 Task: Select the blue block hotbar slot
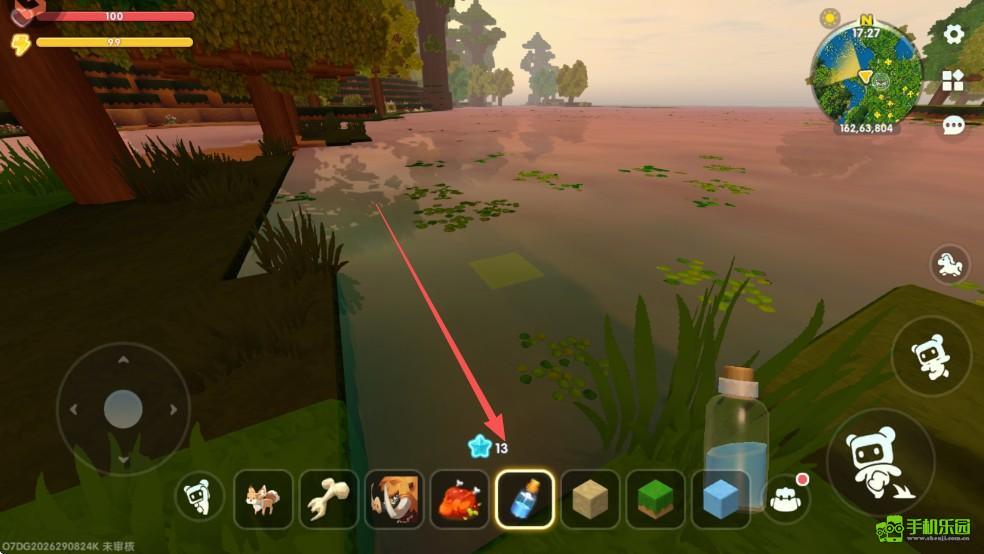pos(720,498)
